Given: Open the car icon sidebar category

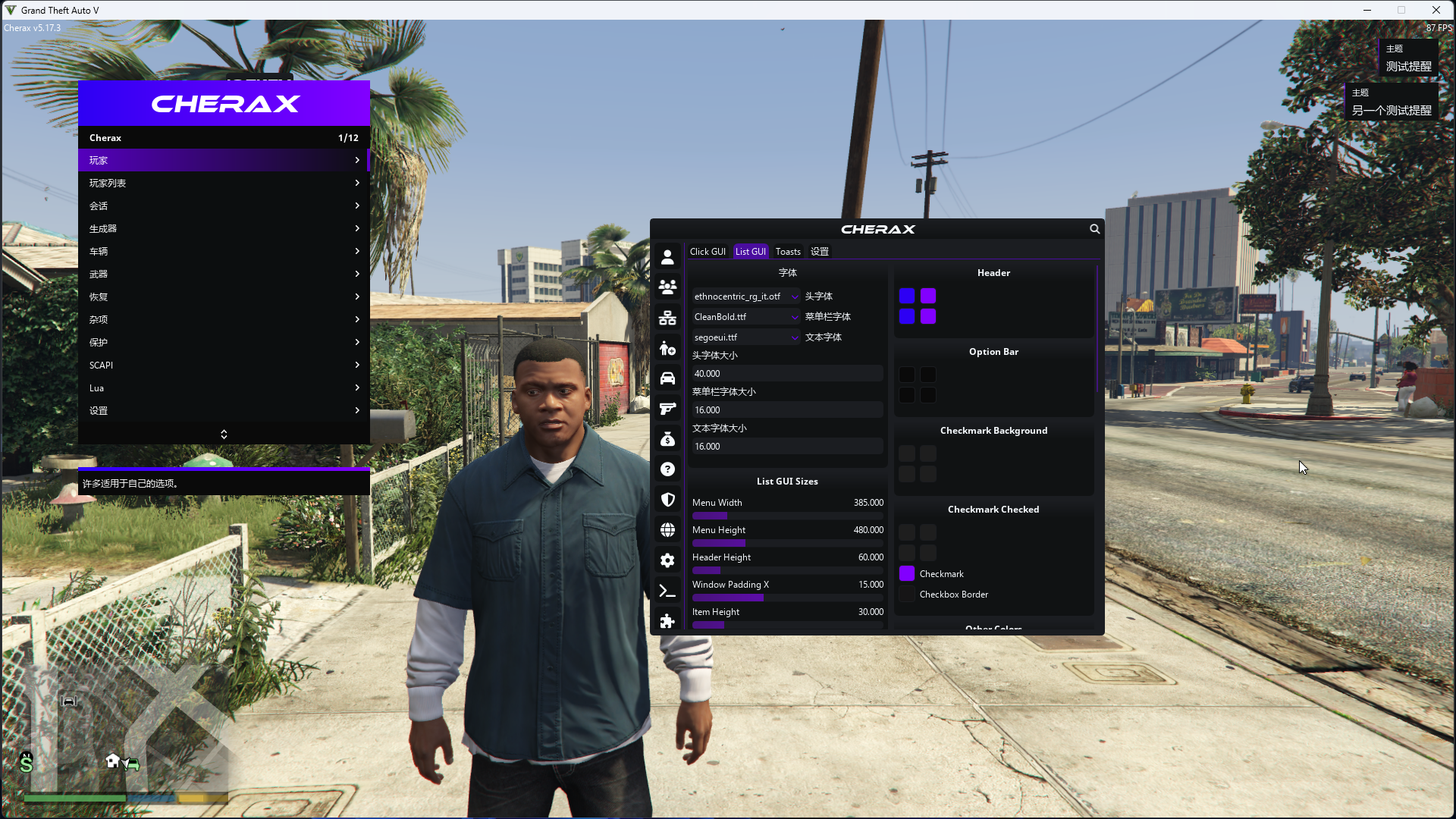Looking at the screenshot, I should click(x=667, y=378).
